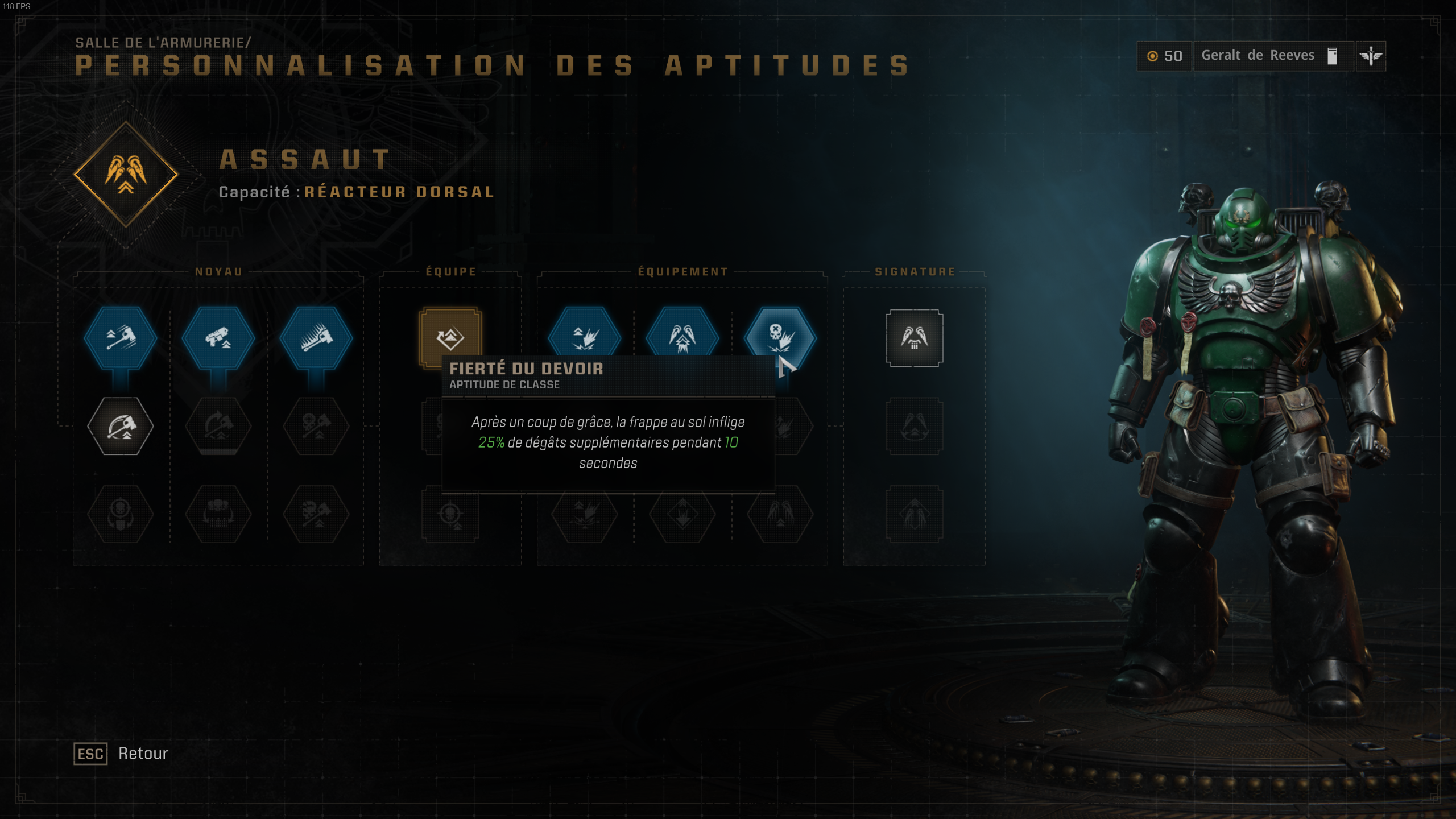Click the Imperial Aquila icon top right
The height and width of the screenshot is (819, 1456).
[1372, 55]
